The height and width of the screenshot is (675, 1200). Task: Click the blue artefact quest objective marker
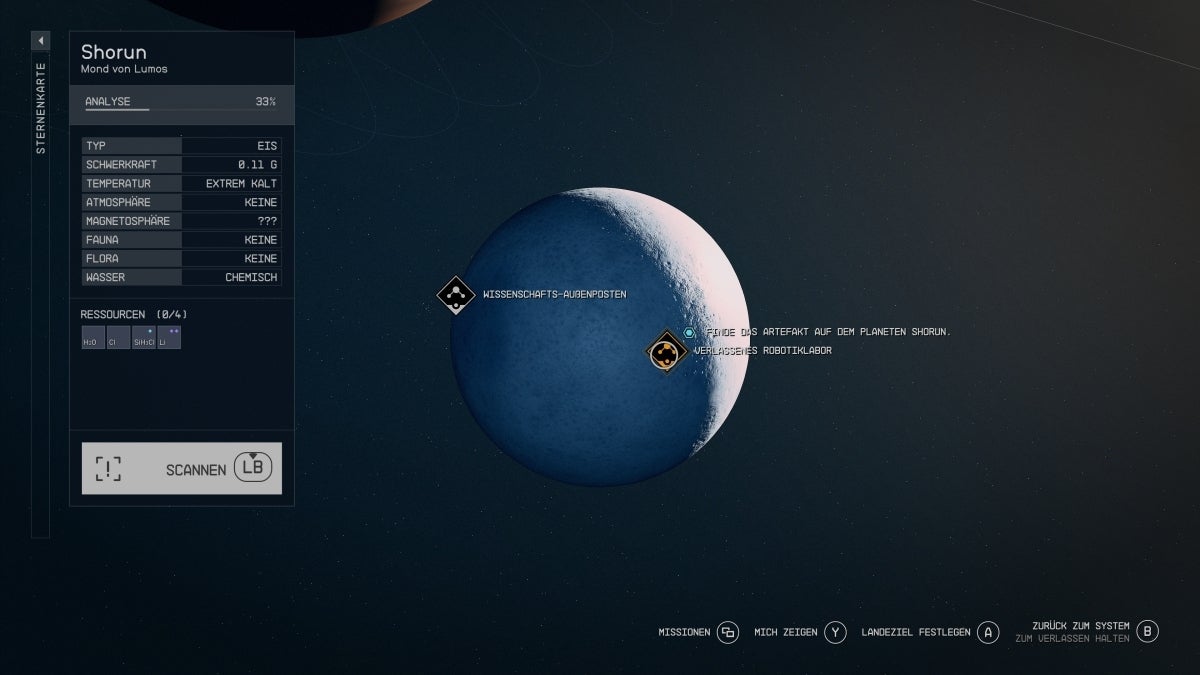click(x=689, y=332)
